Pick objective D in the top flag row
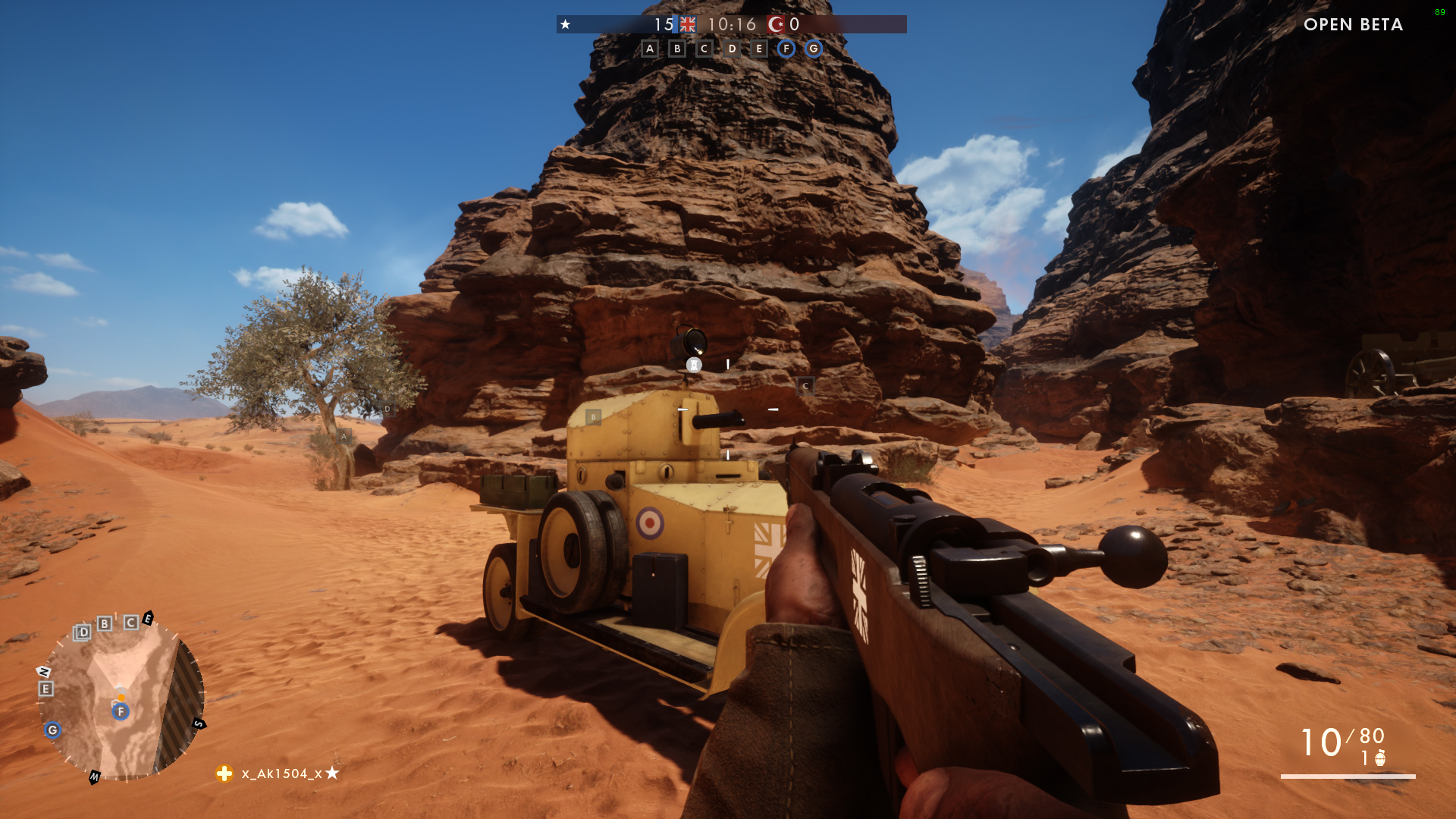This screenshot has width=1456, height=819. click(732, 49)
